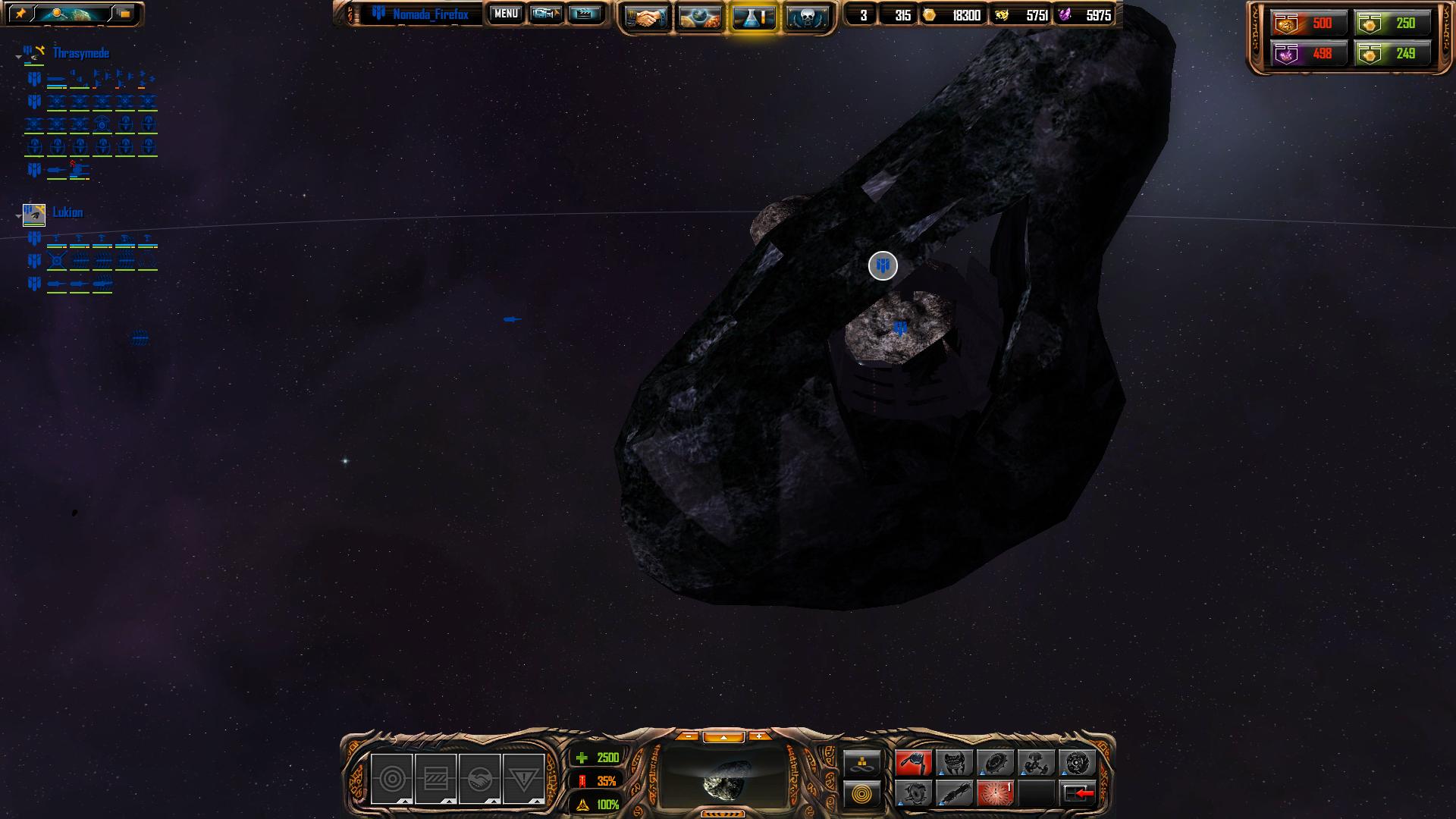This screenshot has width=1456, height=819.
Task: Toggle the empire tree pin button
Action: [20, 14]
